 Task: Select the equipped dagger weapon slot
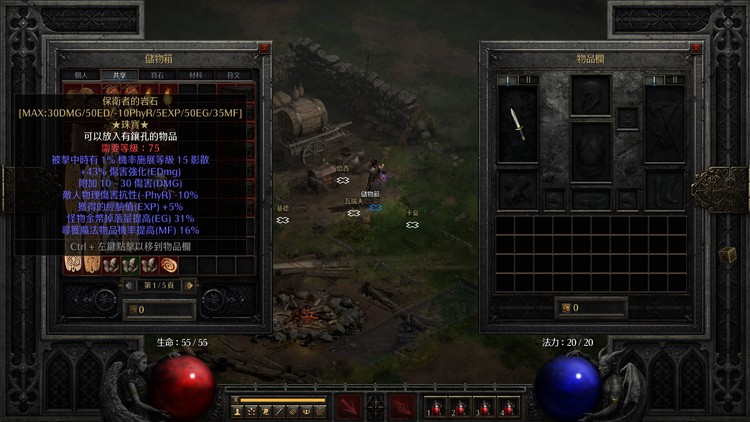point(517,124)
